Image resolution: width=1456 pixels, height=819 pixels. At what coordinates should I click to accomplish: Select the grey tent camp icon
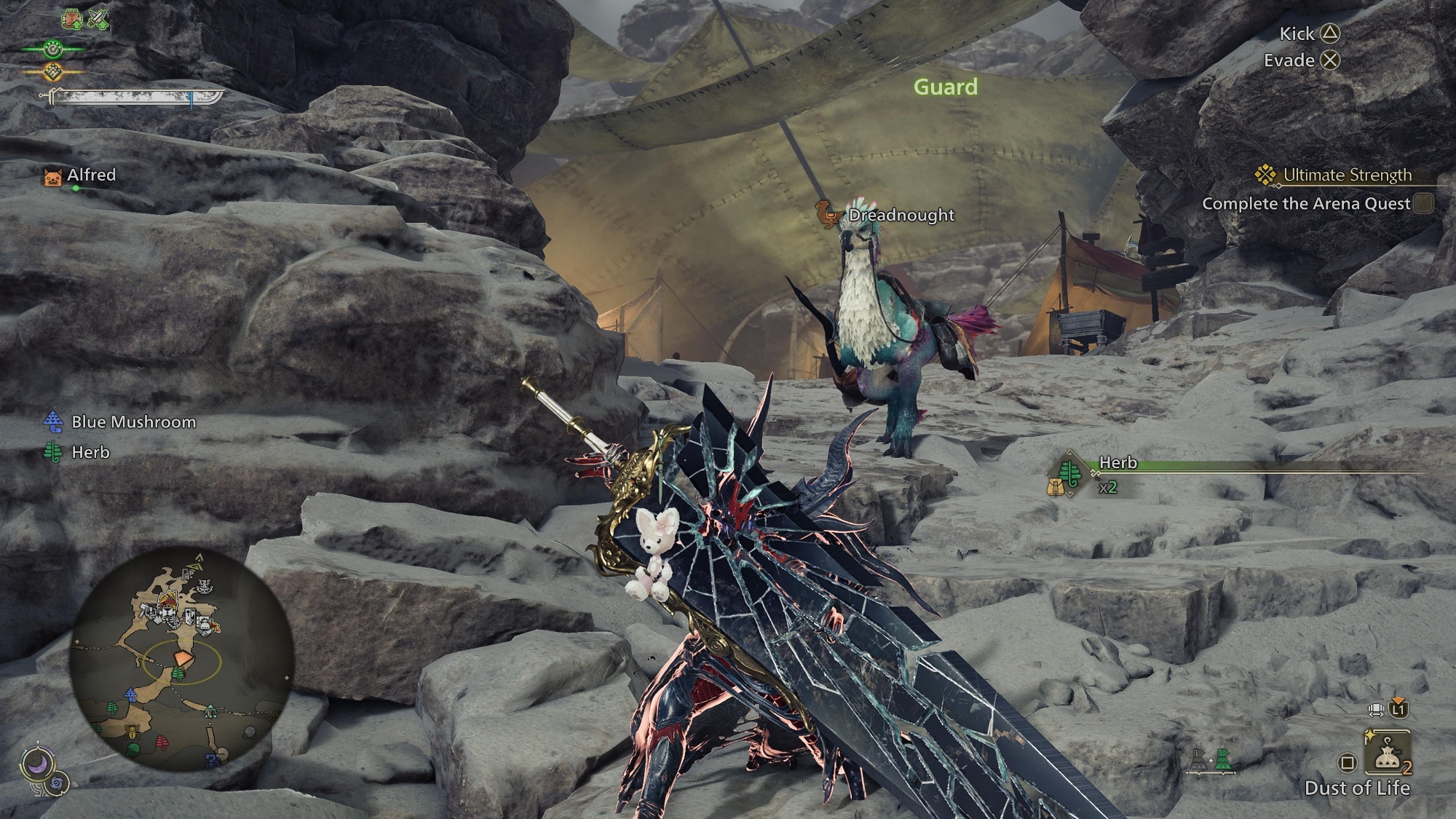tap(1198, 761)
